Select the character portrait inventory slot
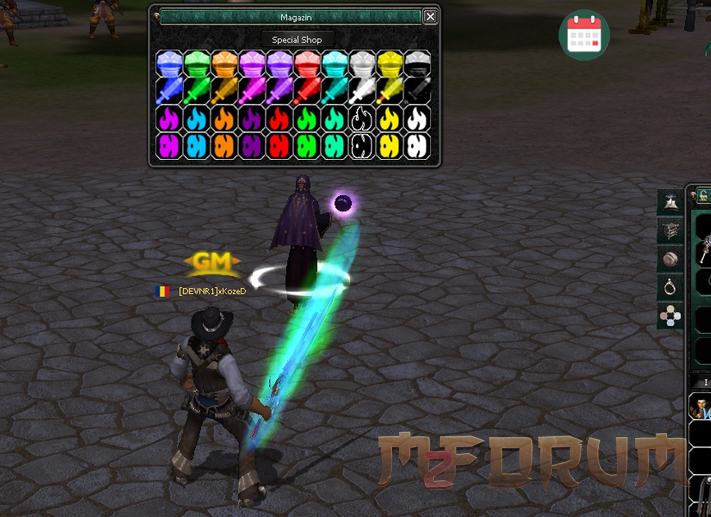Screen dimensions: 711x517 (701, 408)
